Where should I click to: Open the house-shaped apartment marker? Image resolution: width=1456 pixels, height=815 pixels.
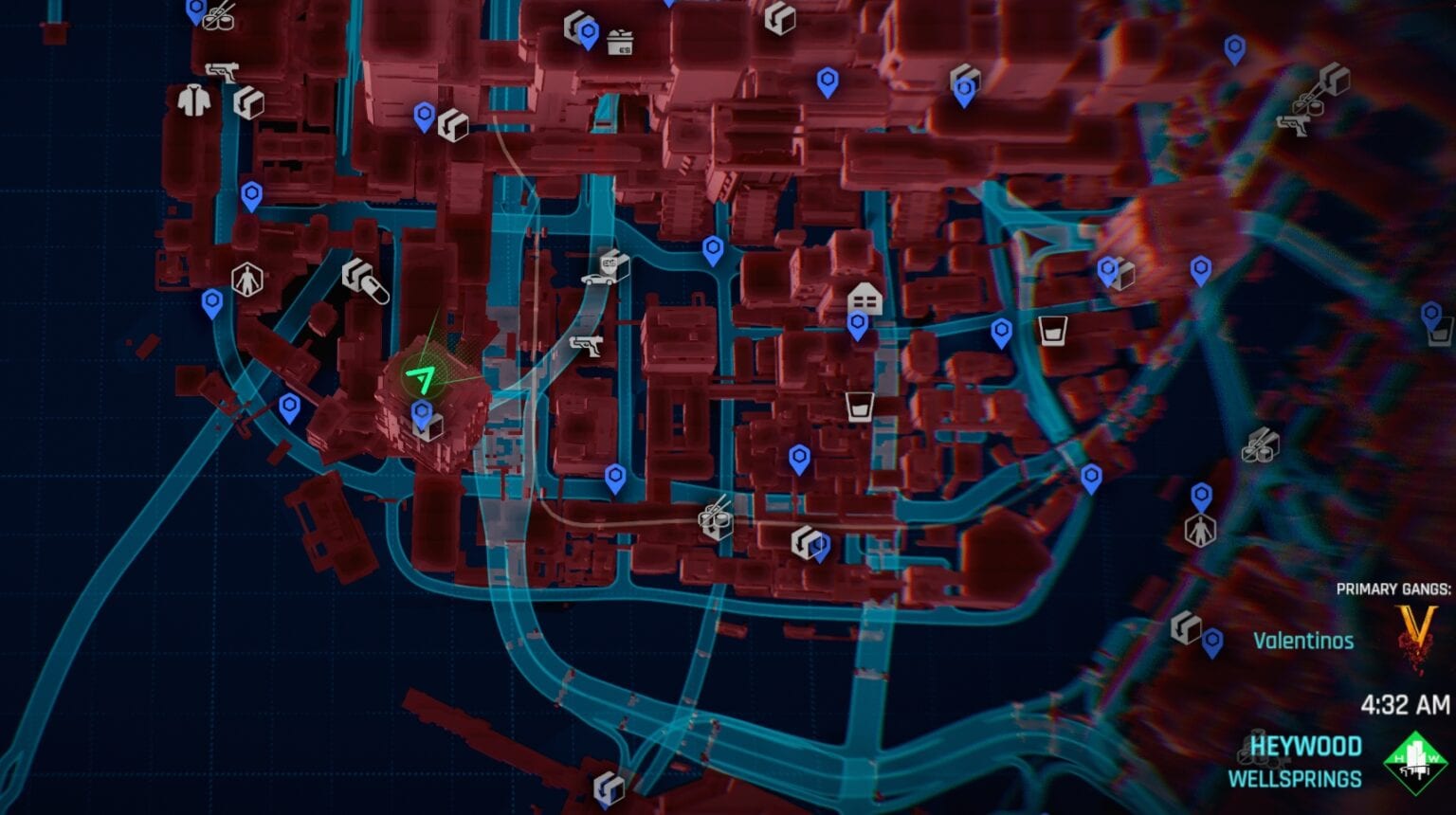(x=864, y=300)
